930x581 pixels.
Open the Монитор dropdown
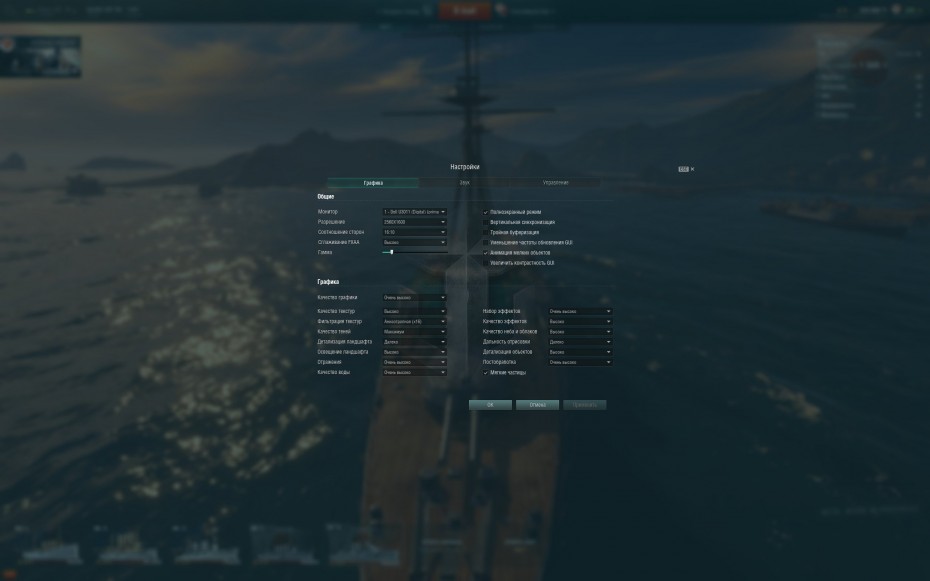[414, 212]
